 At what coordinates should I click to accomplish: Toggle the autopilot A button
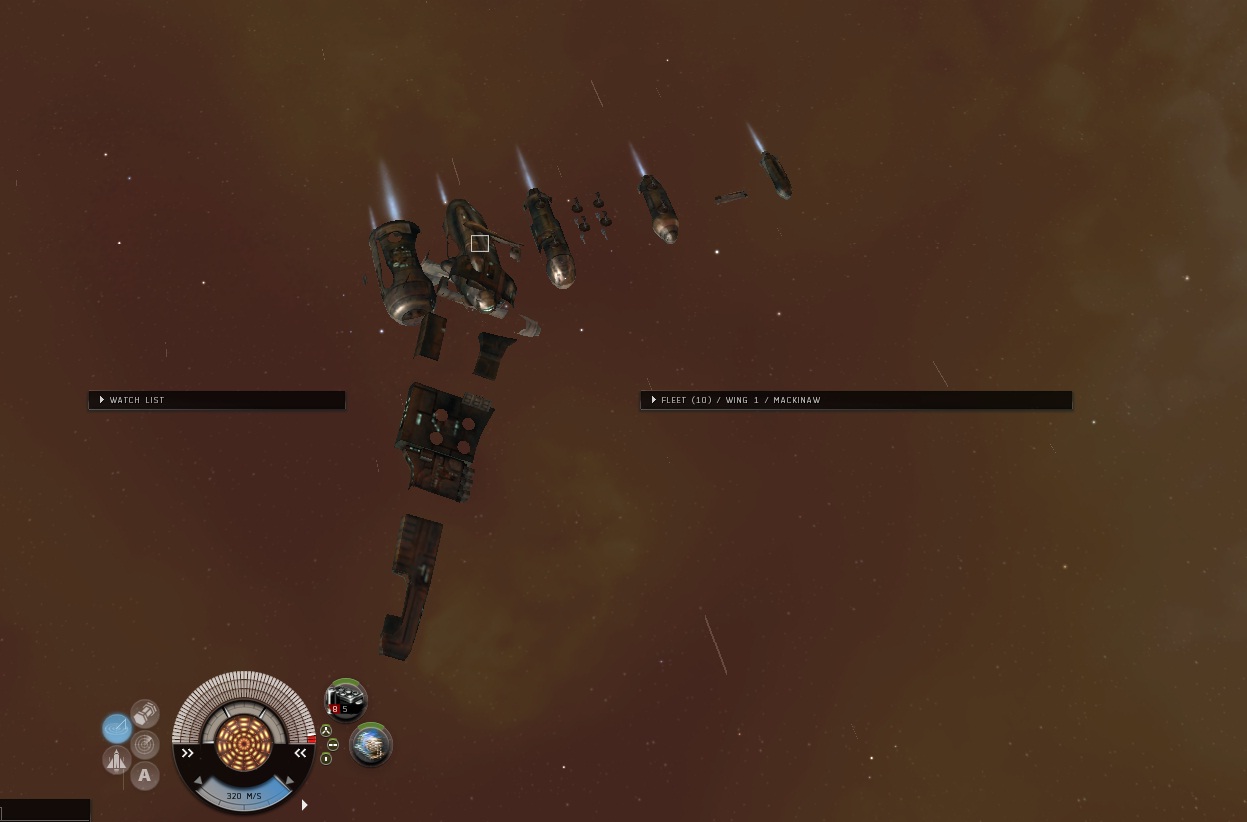pos(145,775)
